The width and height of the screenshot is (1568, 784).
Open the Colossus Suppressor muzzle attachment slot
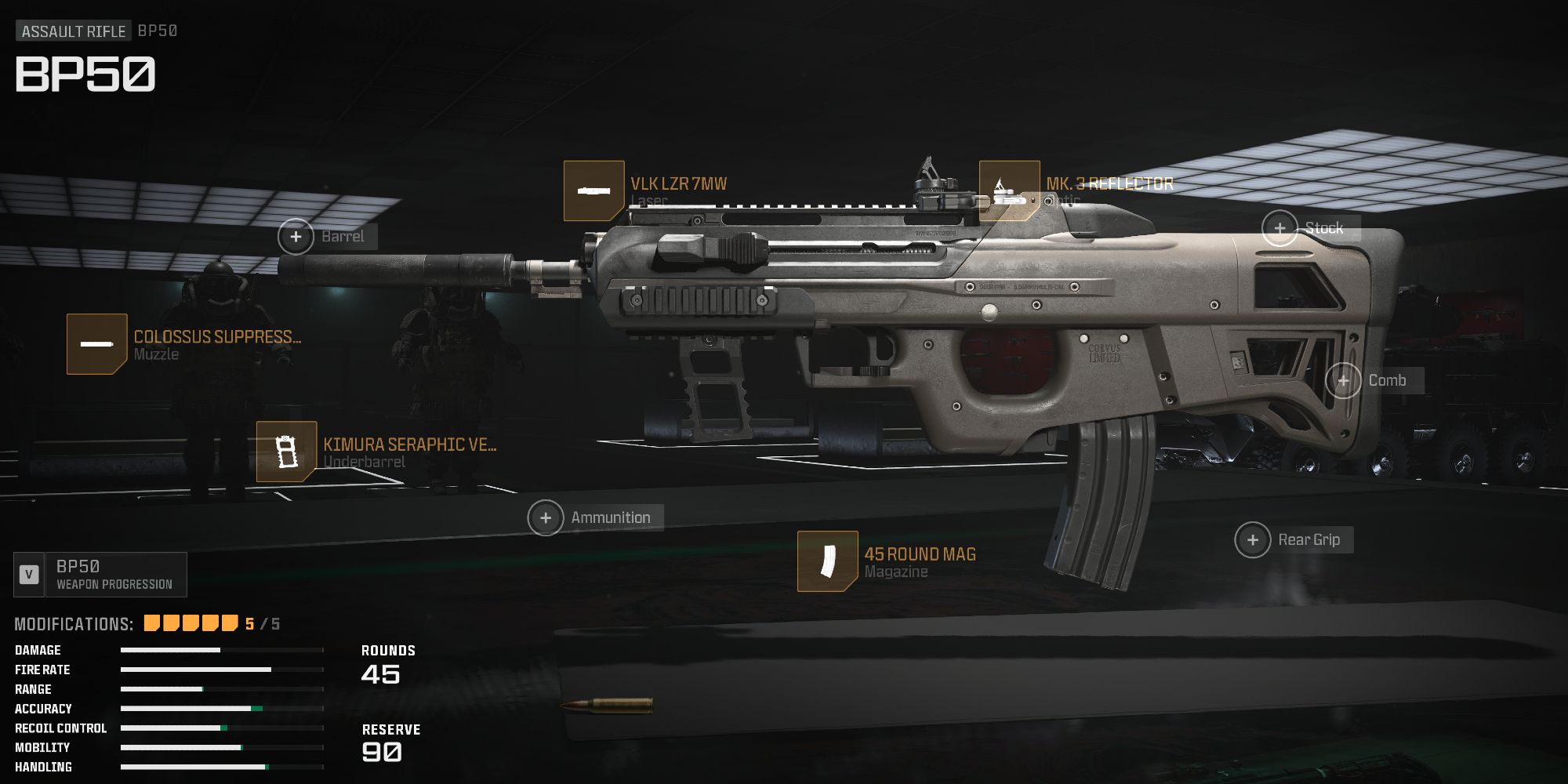(97, 343)
